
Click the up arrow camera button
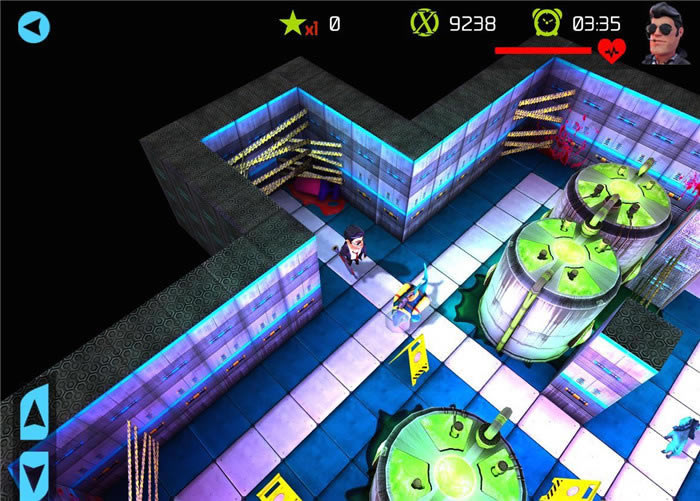coord(34,413)
